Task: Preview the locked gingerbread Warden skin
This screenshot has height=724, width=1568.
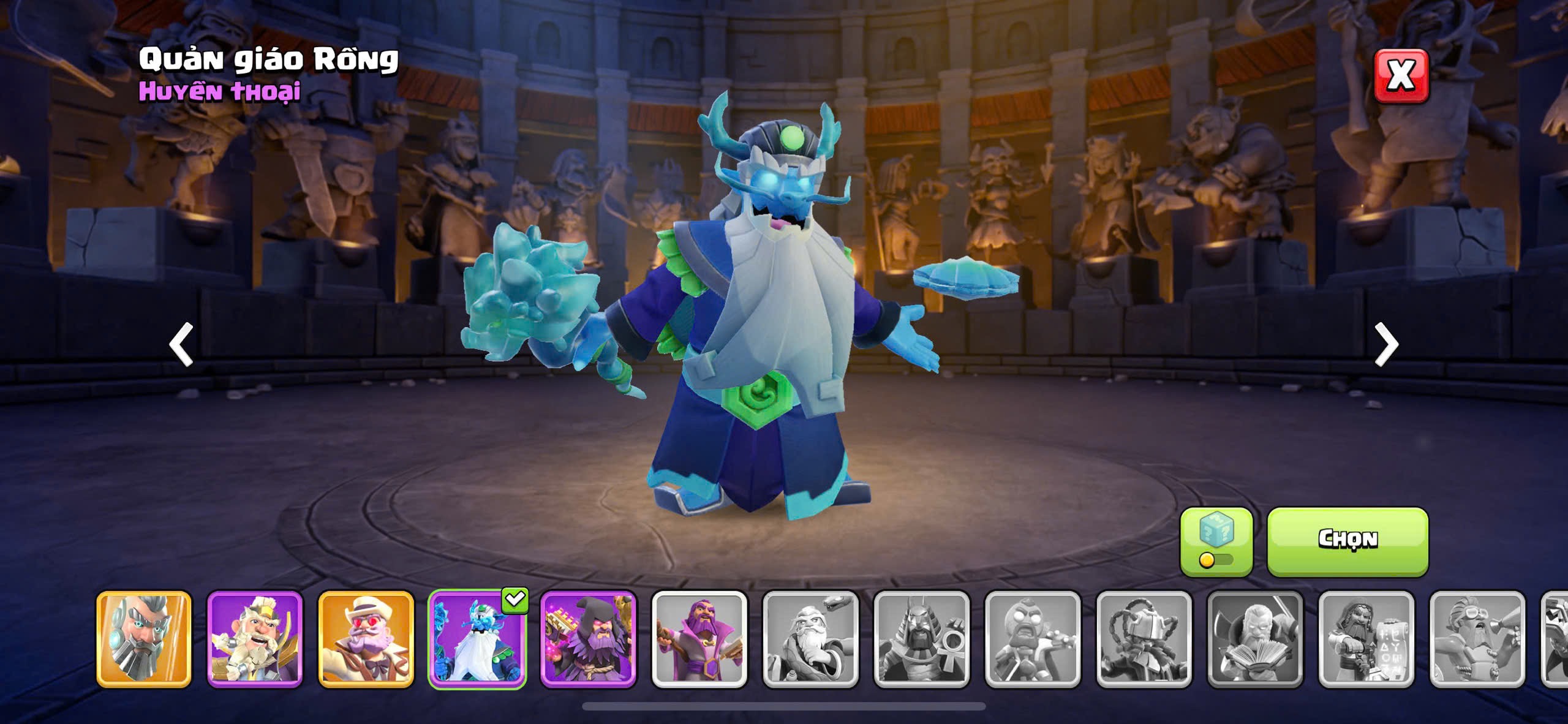Action: [x=1033, y=638]
